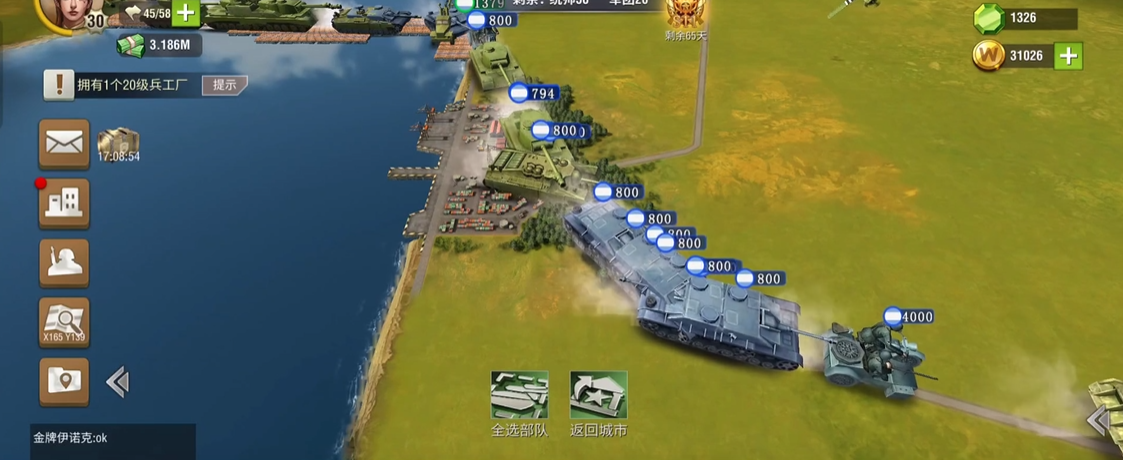
Task: Return to city with 返回城市
Action: (598, 396)
